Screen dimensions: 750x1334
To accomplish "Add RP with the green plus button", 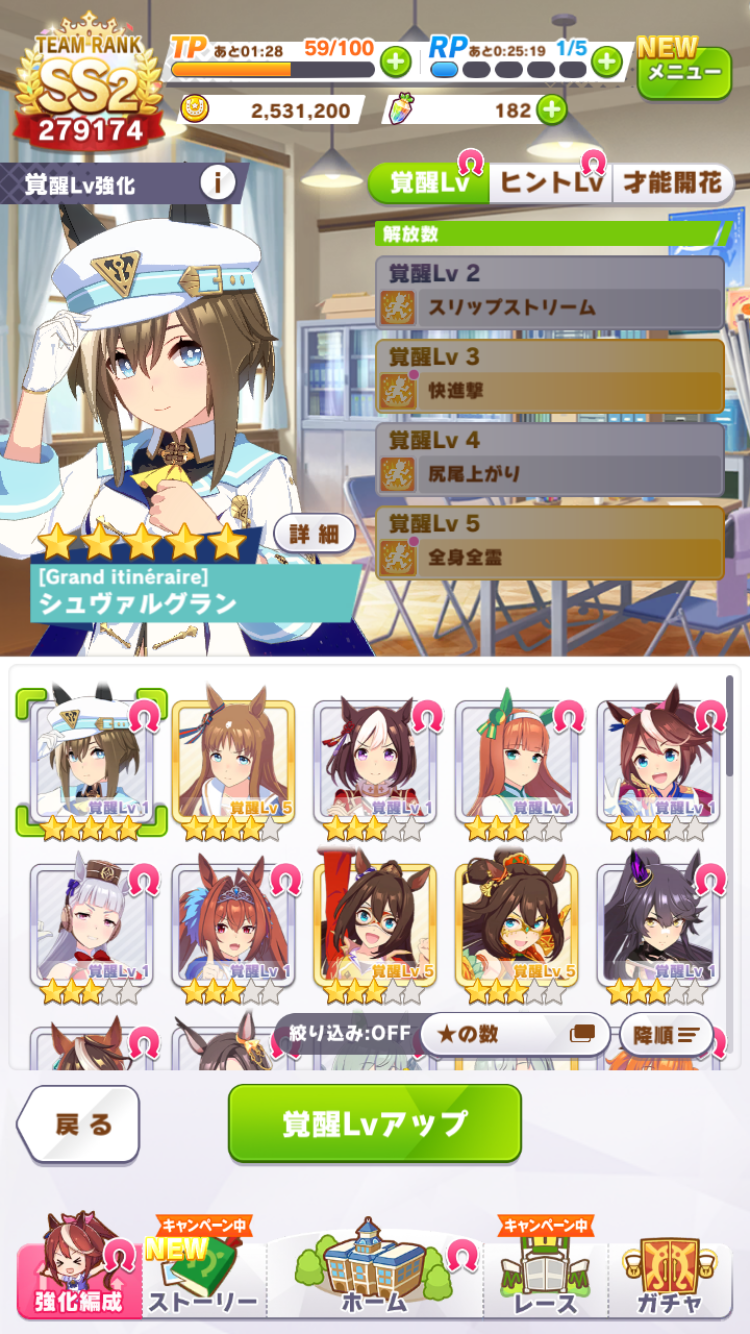I will point(607,62).
